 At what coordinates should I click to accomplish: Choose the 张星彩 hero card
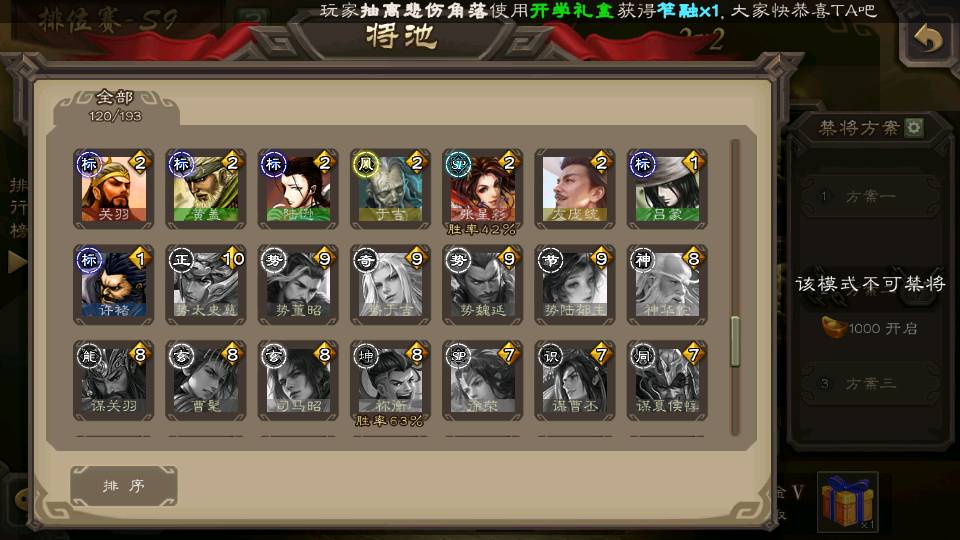click(x=482, y=188)
